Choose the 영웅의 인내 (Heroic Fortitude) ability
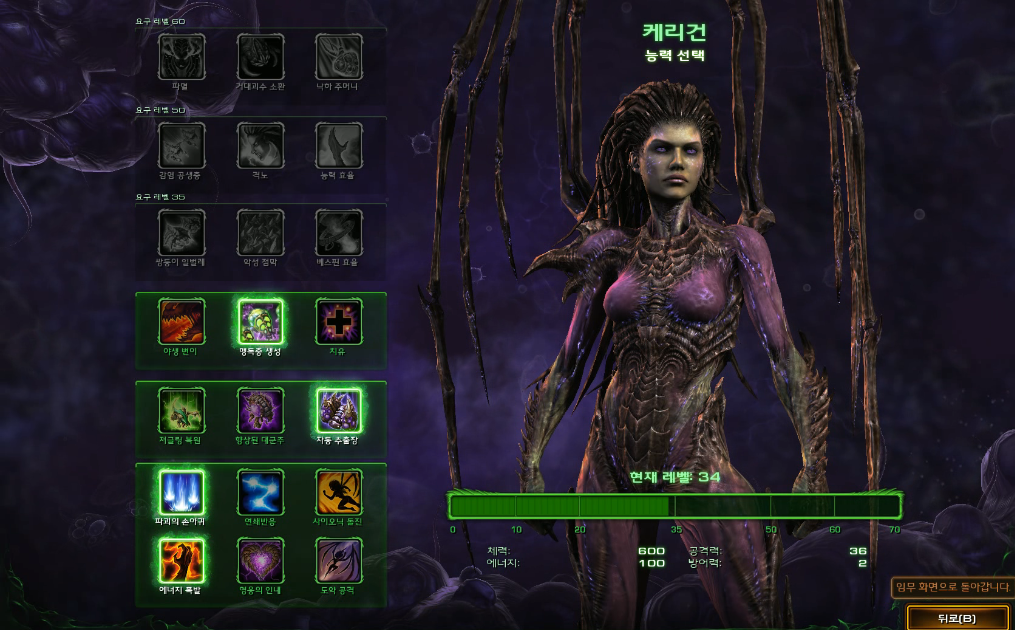Viewport: 1015px width, 630px height. pos(260,560)
